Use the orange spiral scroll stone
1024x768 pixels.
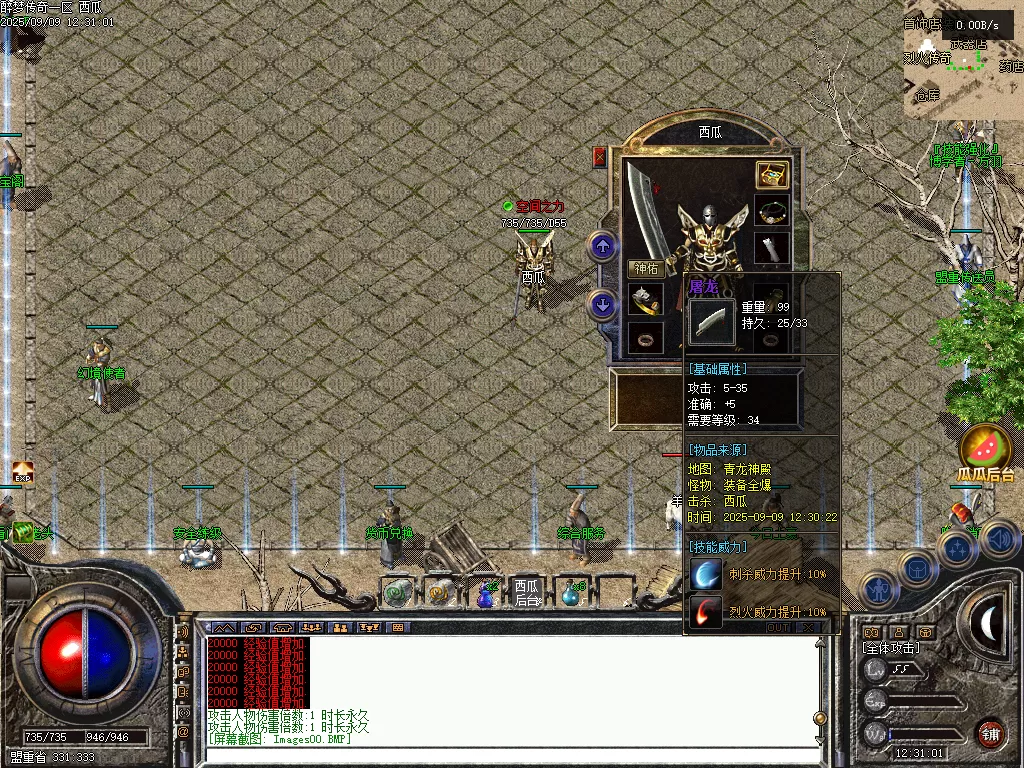coord(440,593)
